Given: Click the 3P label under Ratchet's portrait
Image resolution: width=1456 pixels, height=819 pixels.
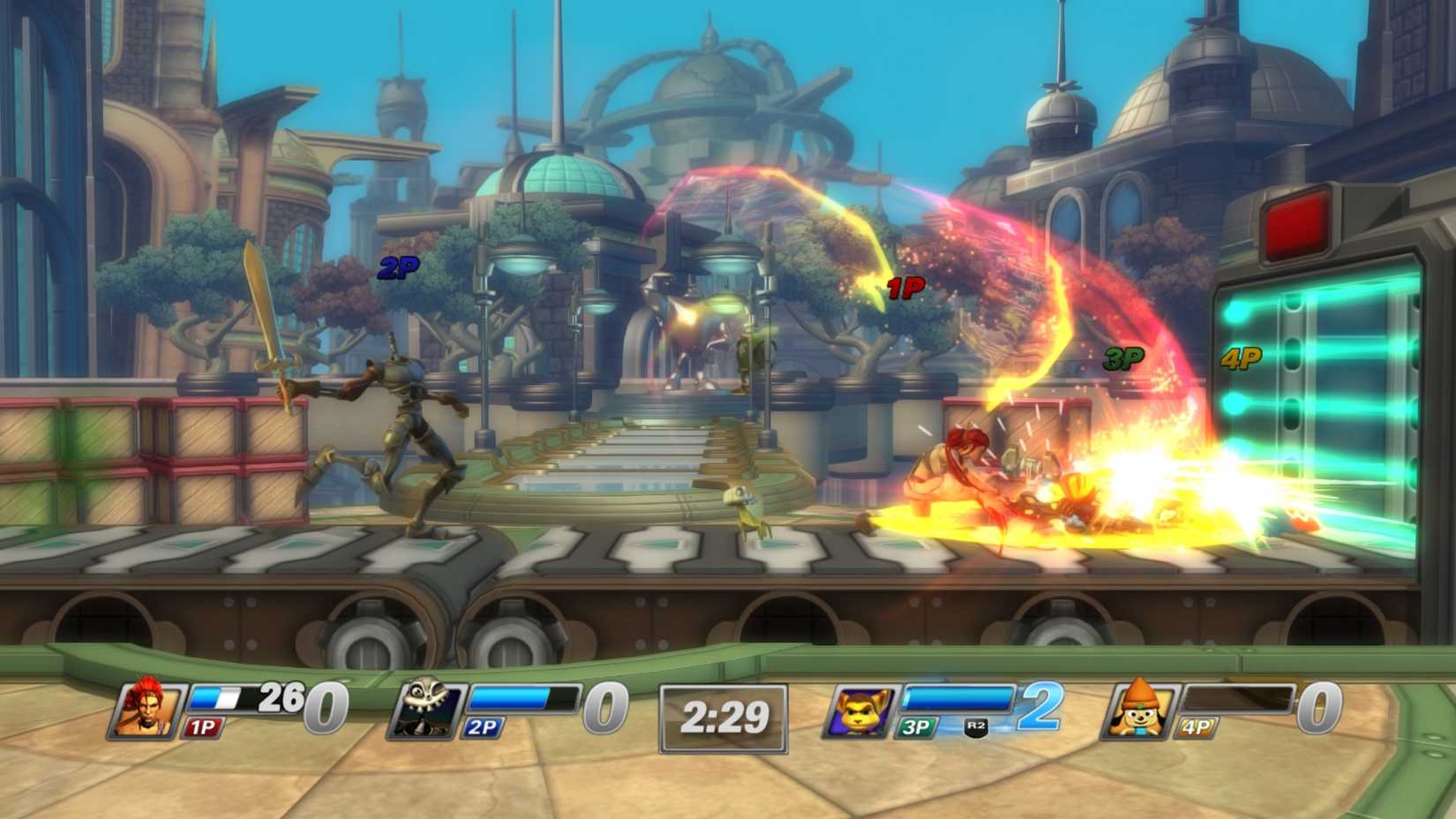Looking at the screenshot, I should pyautogui.click(x=919, y=727).
